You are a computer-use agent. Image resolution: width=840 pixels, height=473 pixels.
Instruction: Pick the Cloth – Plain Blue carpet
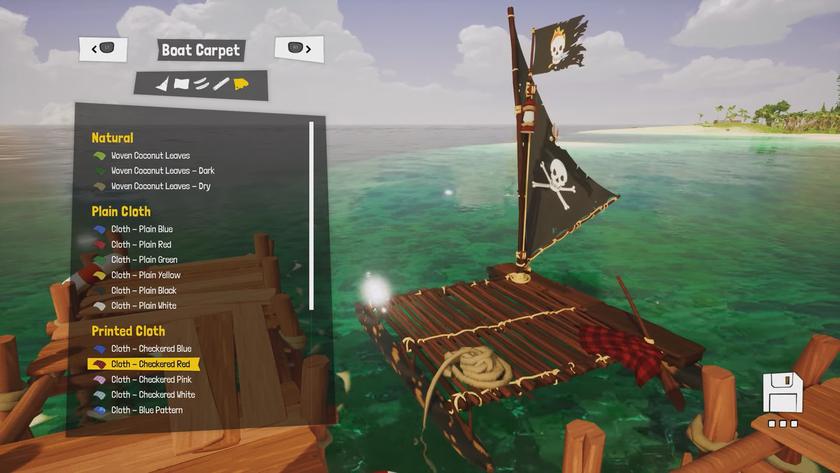[x=141, y=229]
